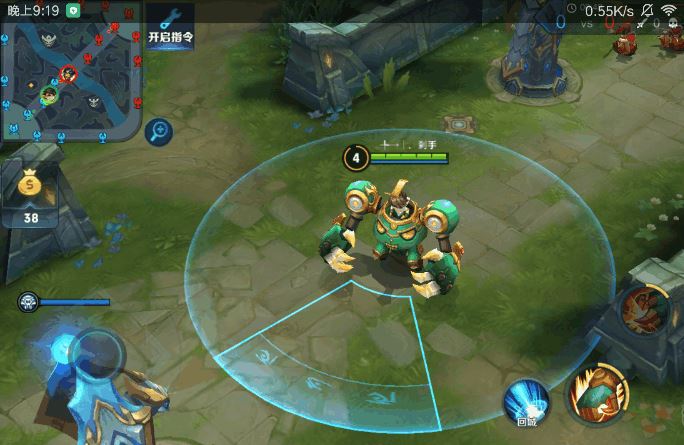684x445 pixels.
Task: Tap the muted bell status bar icon
Action: (x=647, y=9)
